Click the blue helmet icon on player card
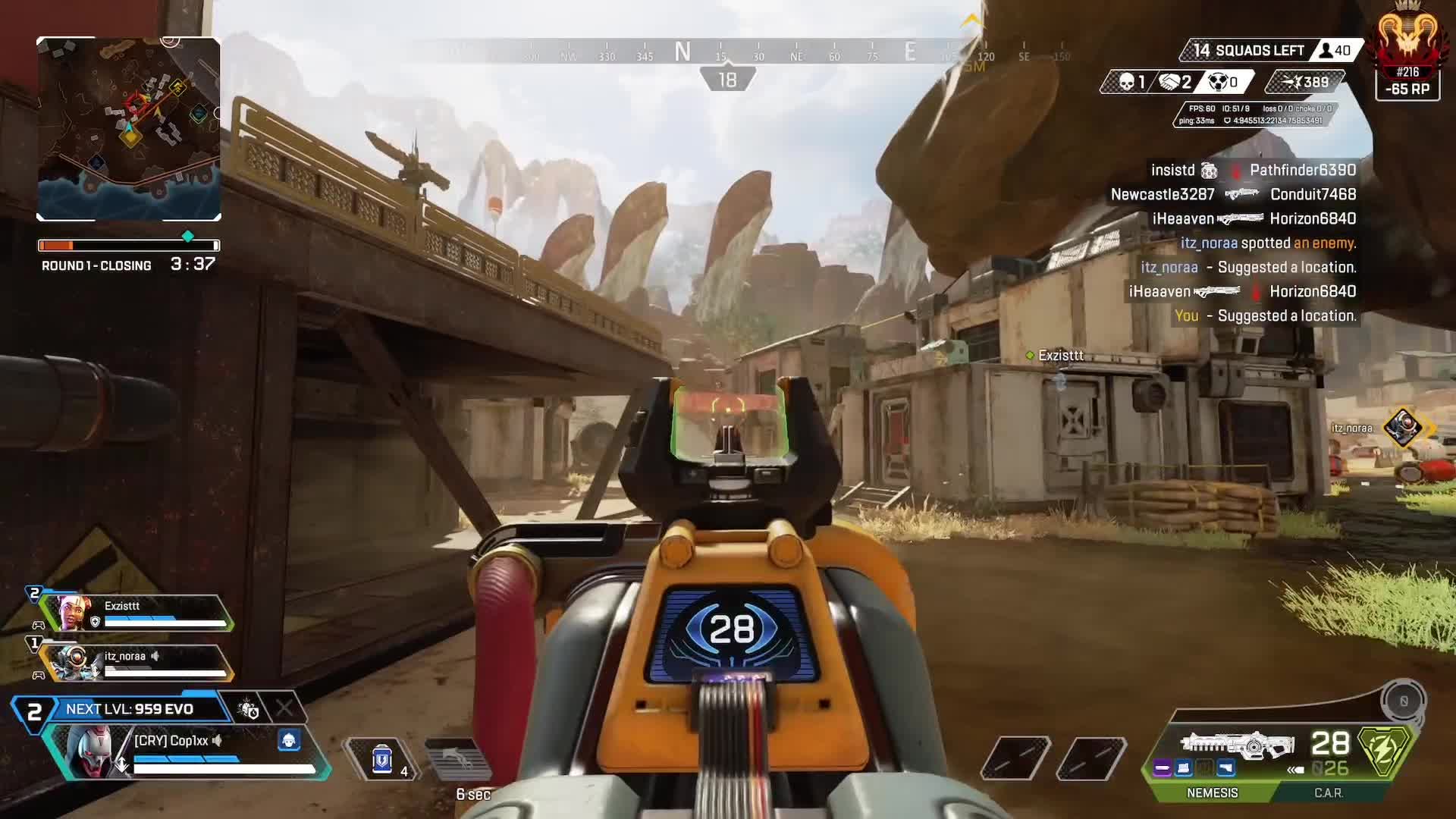The height and width of the screenshot is (819, 1456). click(x=289, y=740)
